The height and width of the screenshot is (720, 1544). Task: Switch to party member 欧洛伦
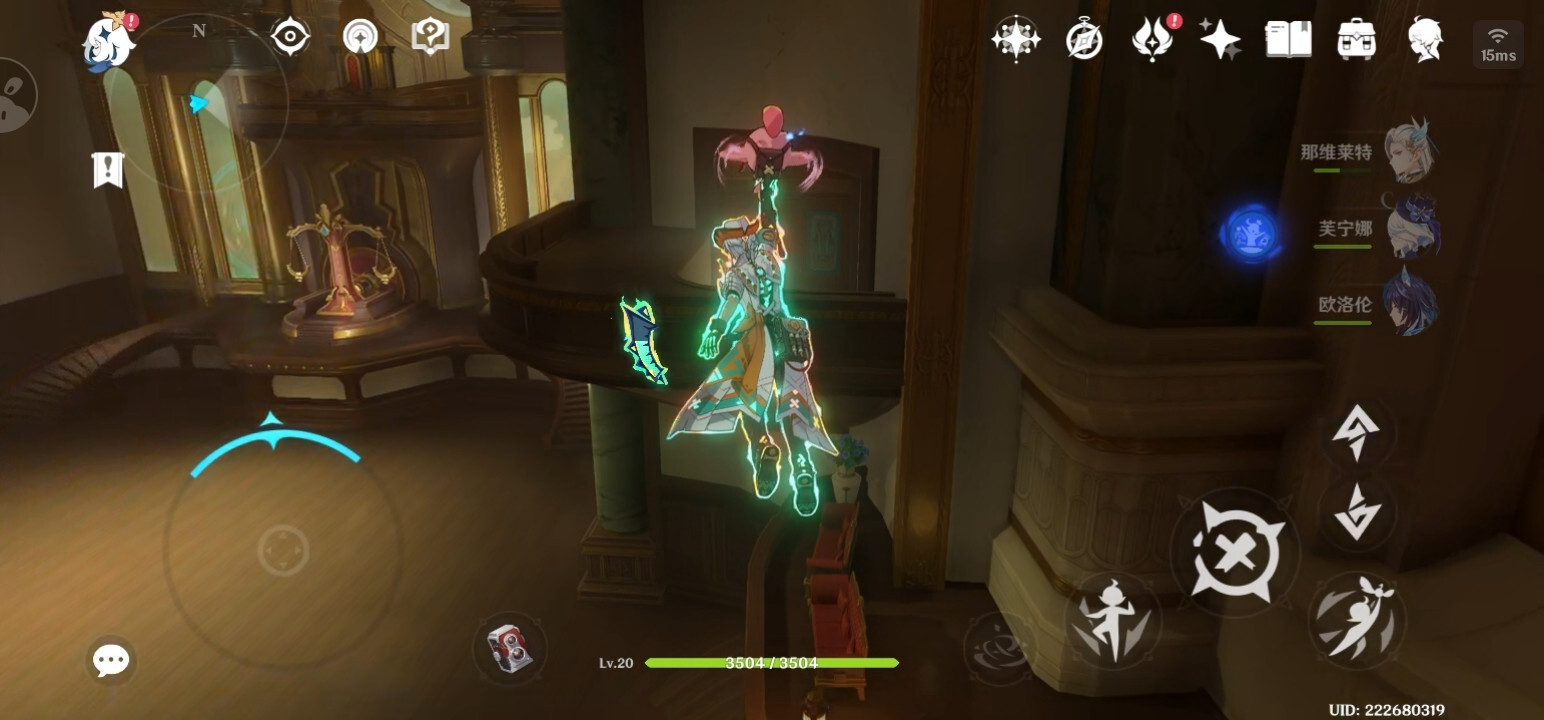tap(1410, 303)
